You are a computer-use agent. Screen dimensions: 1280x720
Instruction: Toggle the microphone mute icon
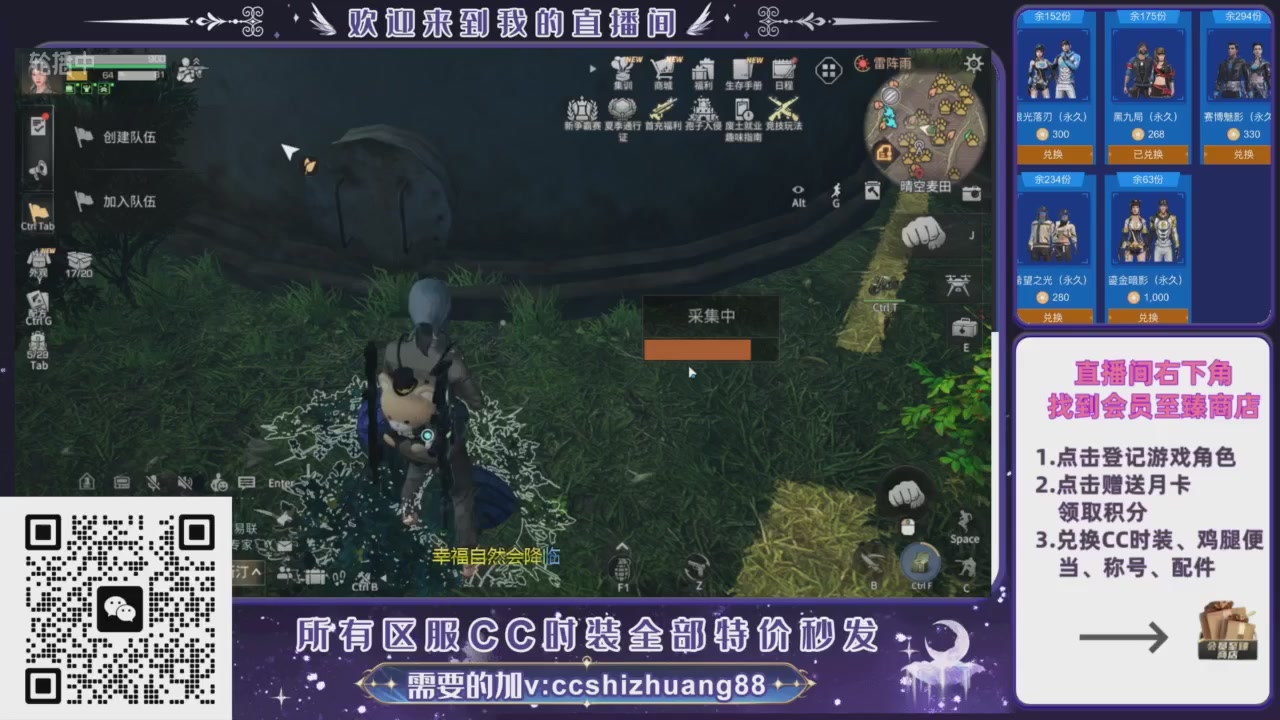click(x=151, y=483)
